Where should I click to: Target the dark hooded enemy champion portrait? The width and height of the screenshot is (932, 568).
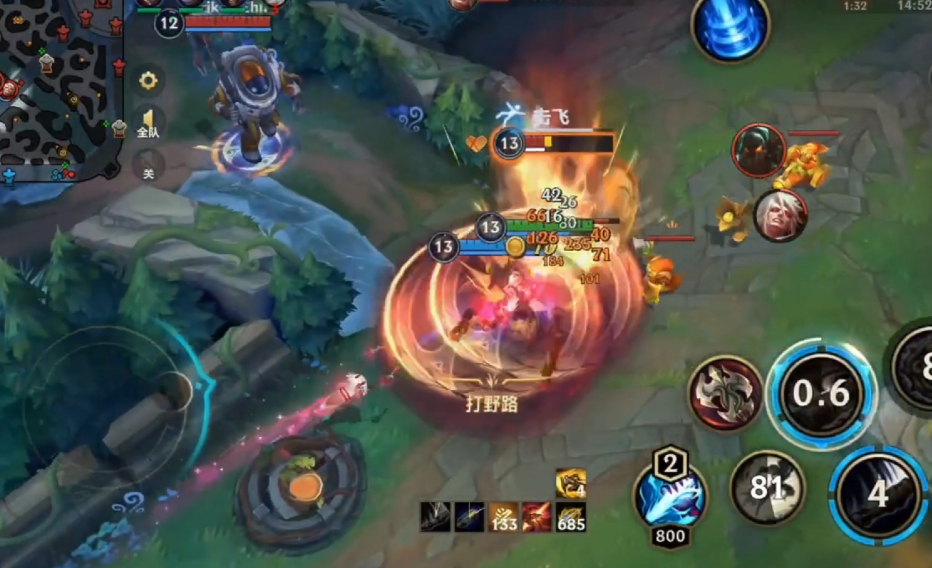tap(758, 150)
